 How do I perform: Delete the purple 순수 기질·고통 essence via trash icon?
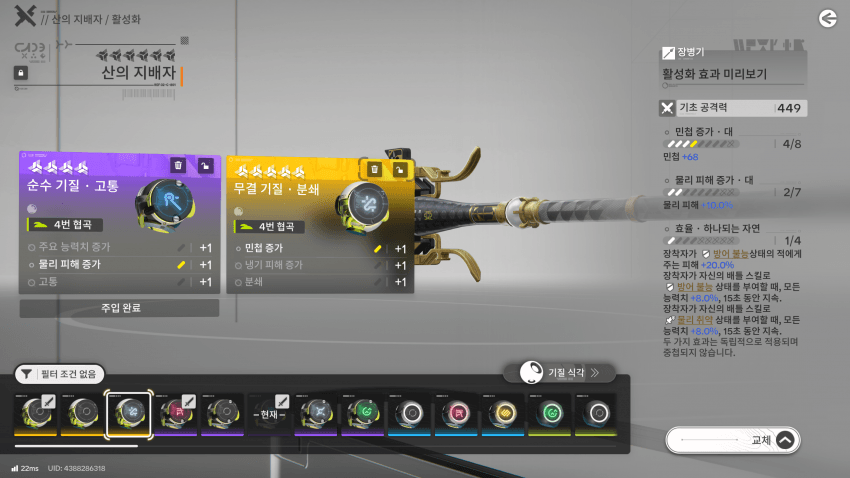tap(178, 166)
